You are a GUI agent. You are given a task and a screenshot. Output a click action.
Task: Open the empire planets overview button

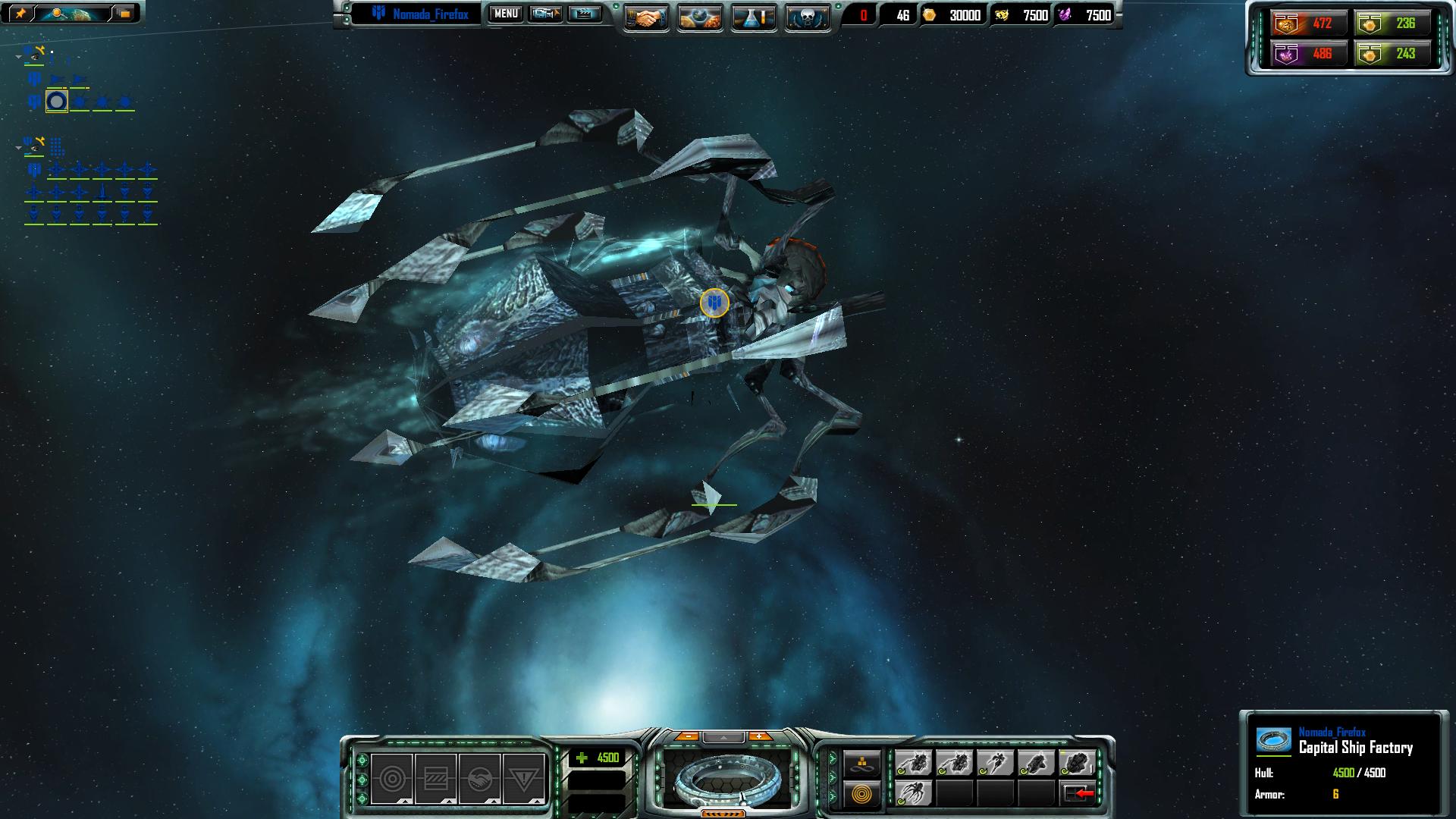pyautogui.click(x=700, y=17)
